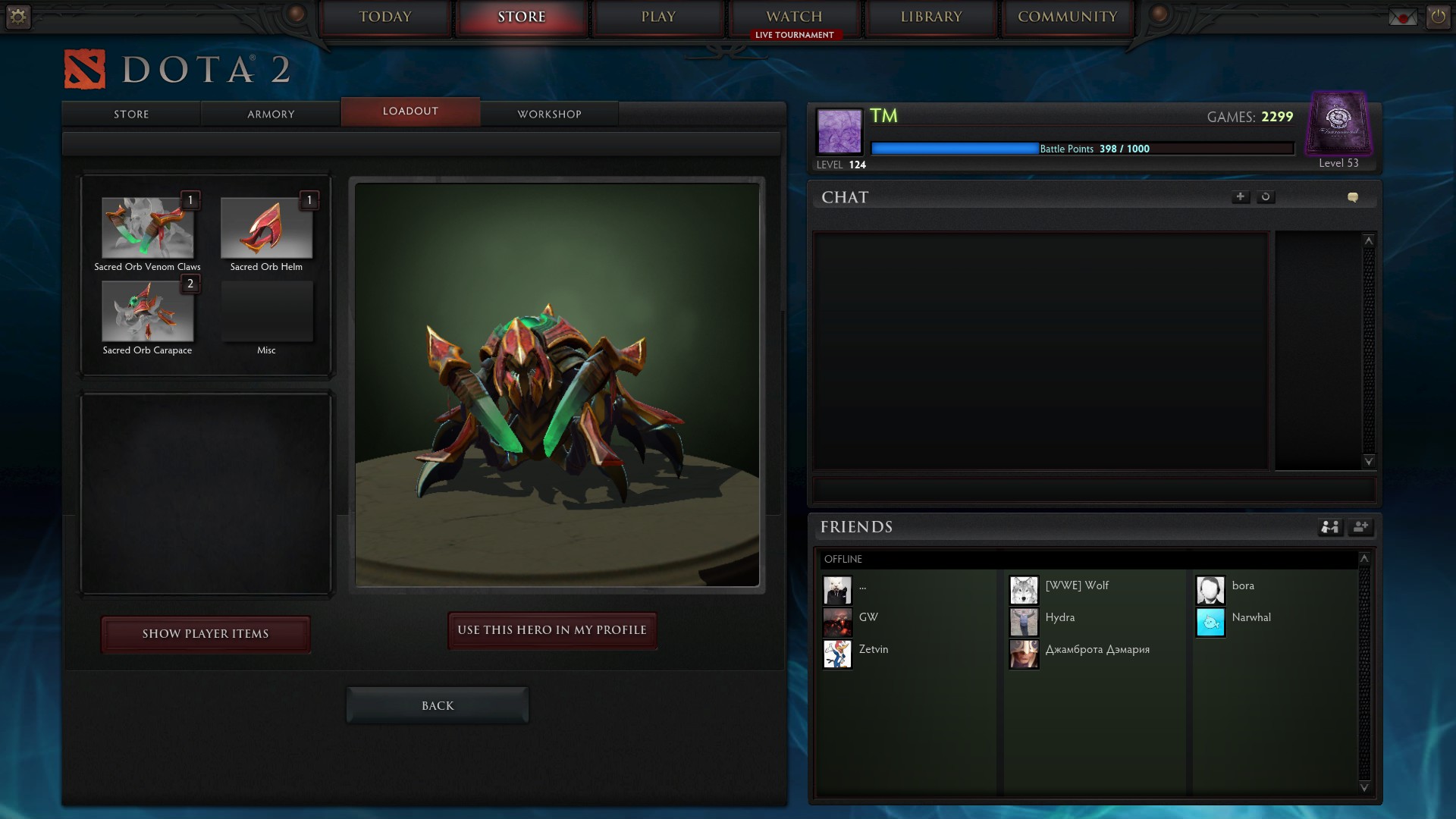This screenshot has width=1456, height=819.
Task: Open the mail envelope notifications
Action: coord(1402,17)
